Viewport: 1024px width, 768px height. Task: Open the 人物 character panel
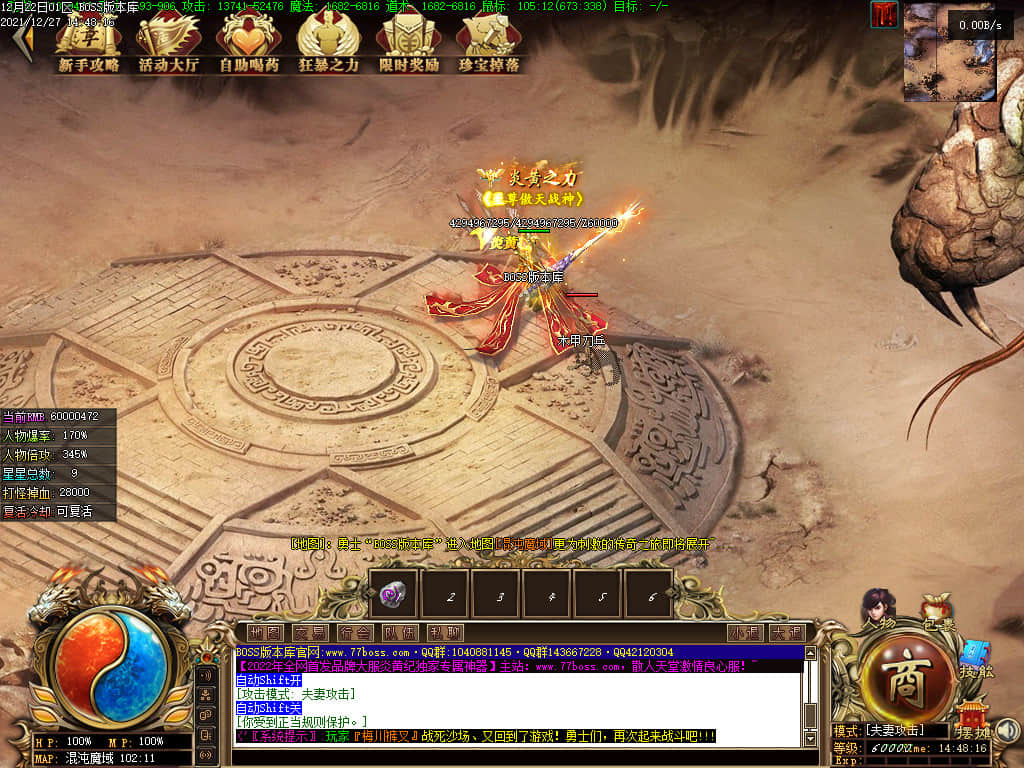click(x=879, y=606)
